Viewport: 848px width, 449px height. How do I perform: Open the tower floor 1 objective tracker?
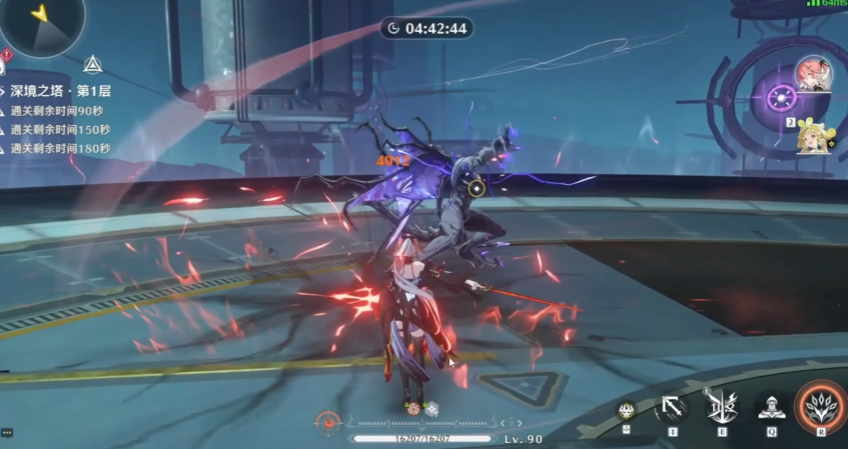(60, 91)
